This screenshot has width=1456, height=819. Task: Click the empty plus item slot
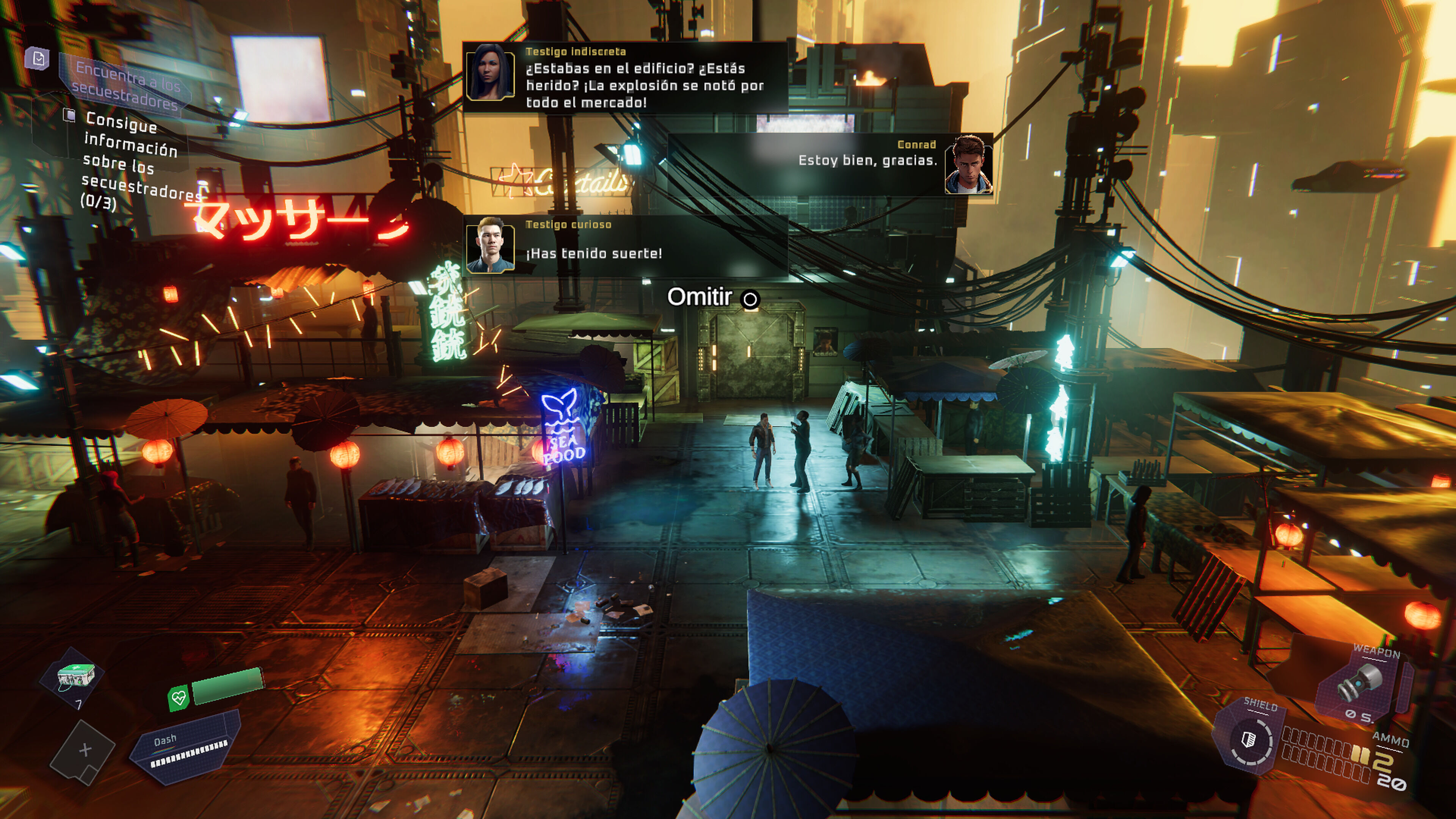[85, 751]
